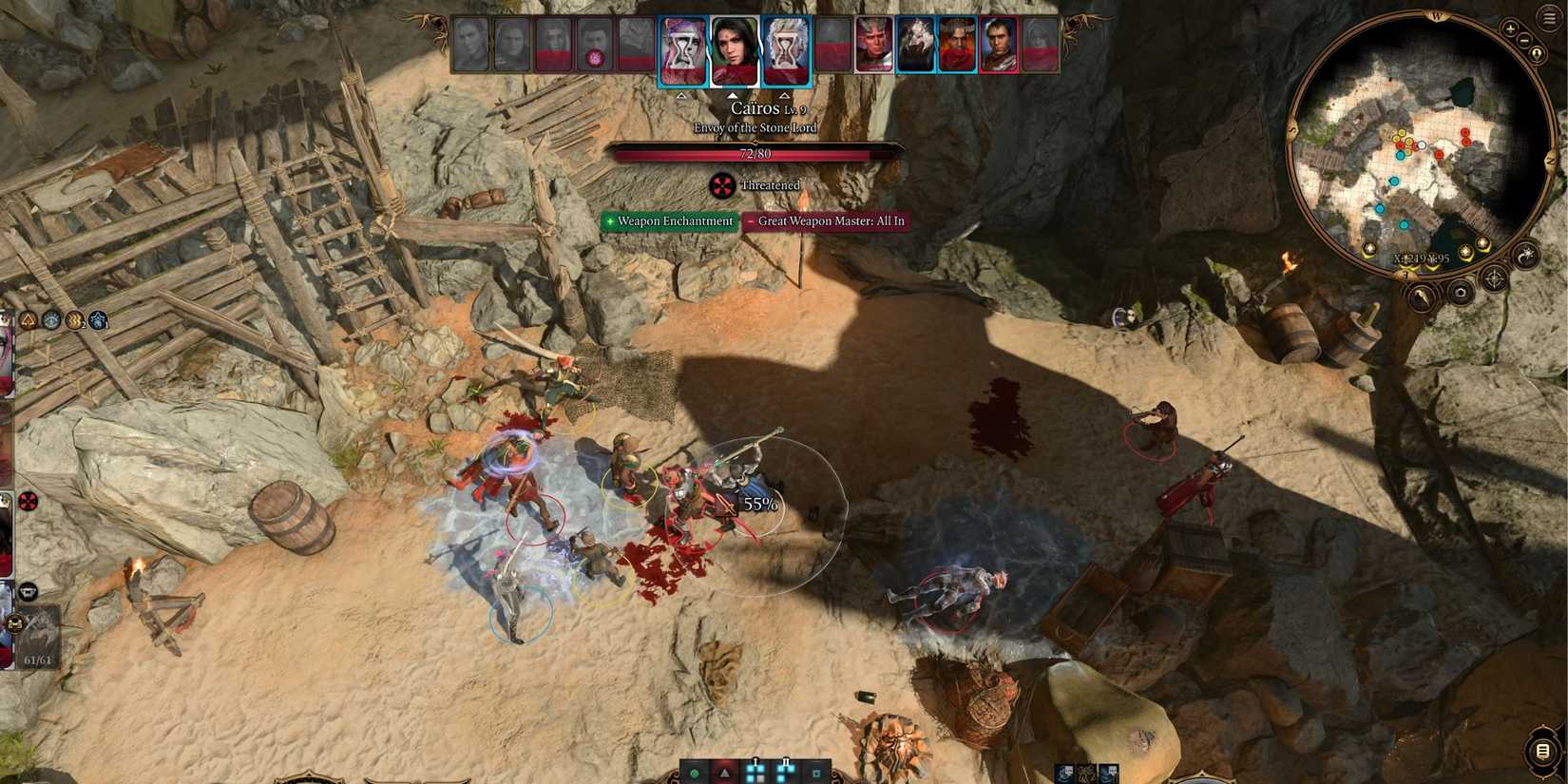Open the minimap options menu via the hamburger icon

[1549, 16]
